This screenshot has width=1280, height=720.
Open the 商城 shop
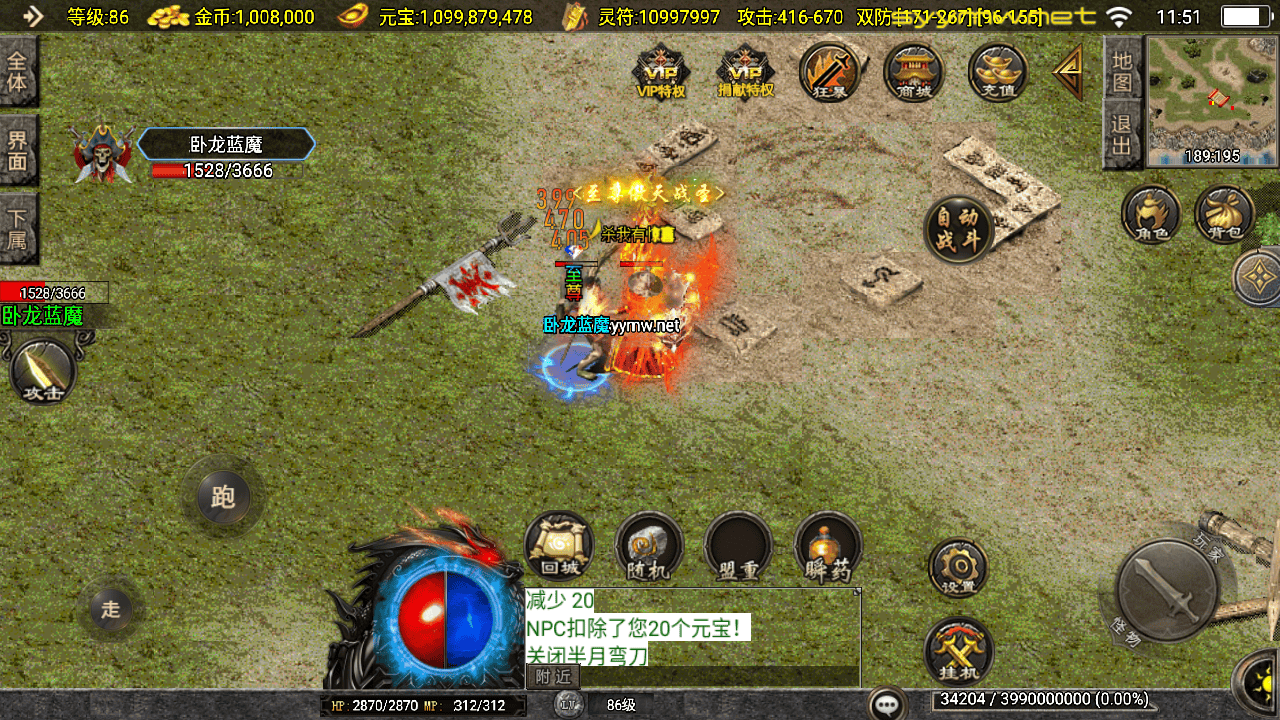914,73
